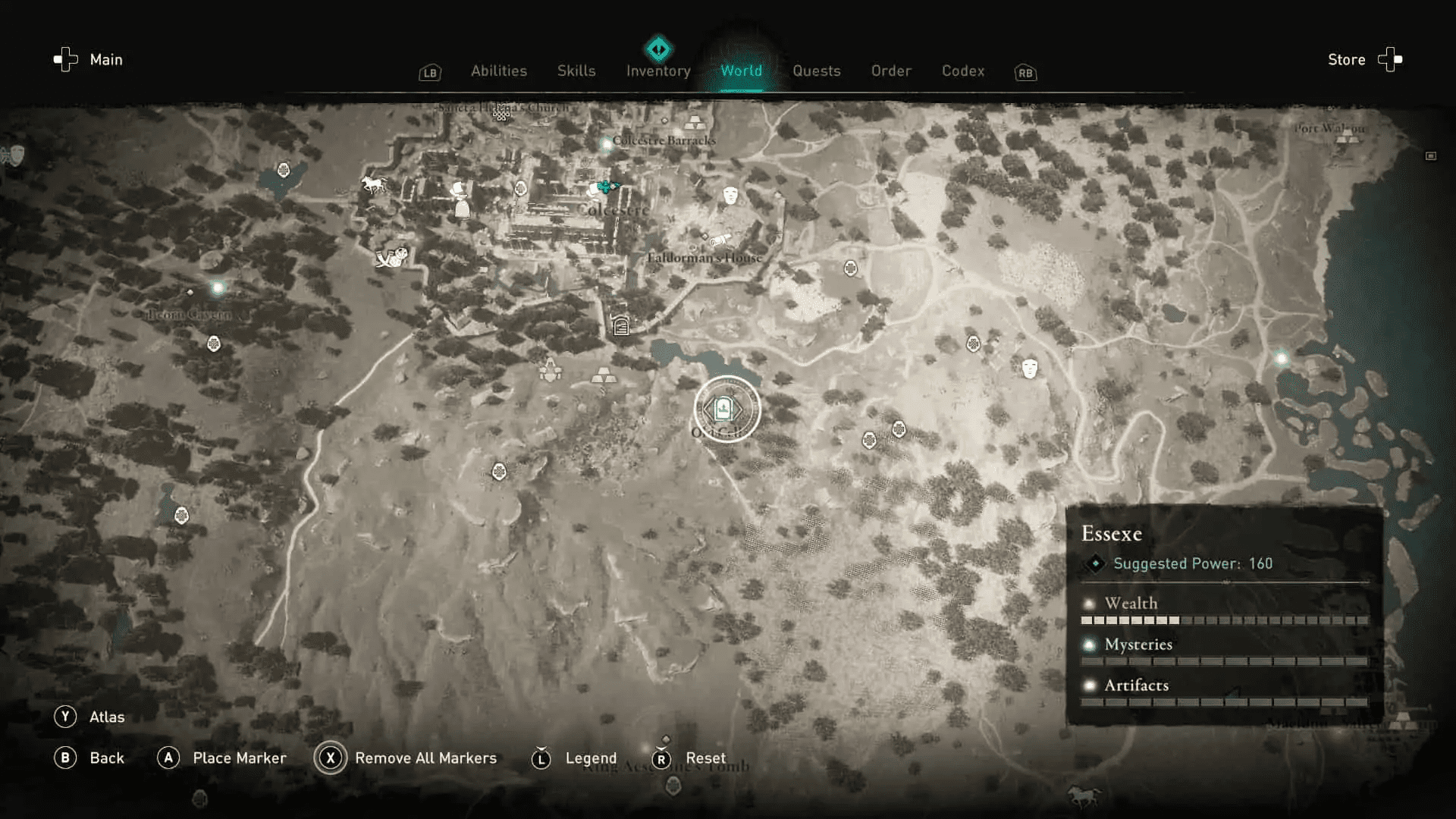Open the Store
This screenshot has width=1456, height=819.
(x=1346, y=59)
